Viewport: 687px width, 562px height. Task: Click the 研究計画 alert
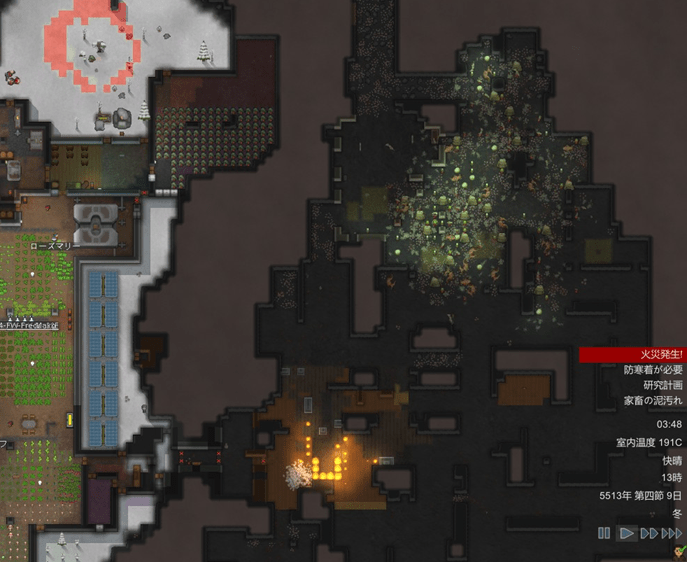(x=662, y=385)
